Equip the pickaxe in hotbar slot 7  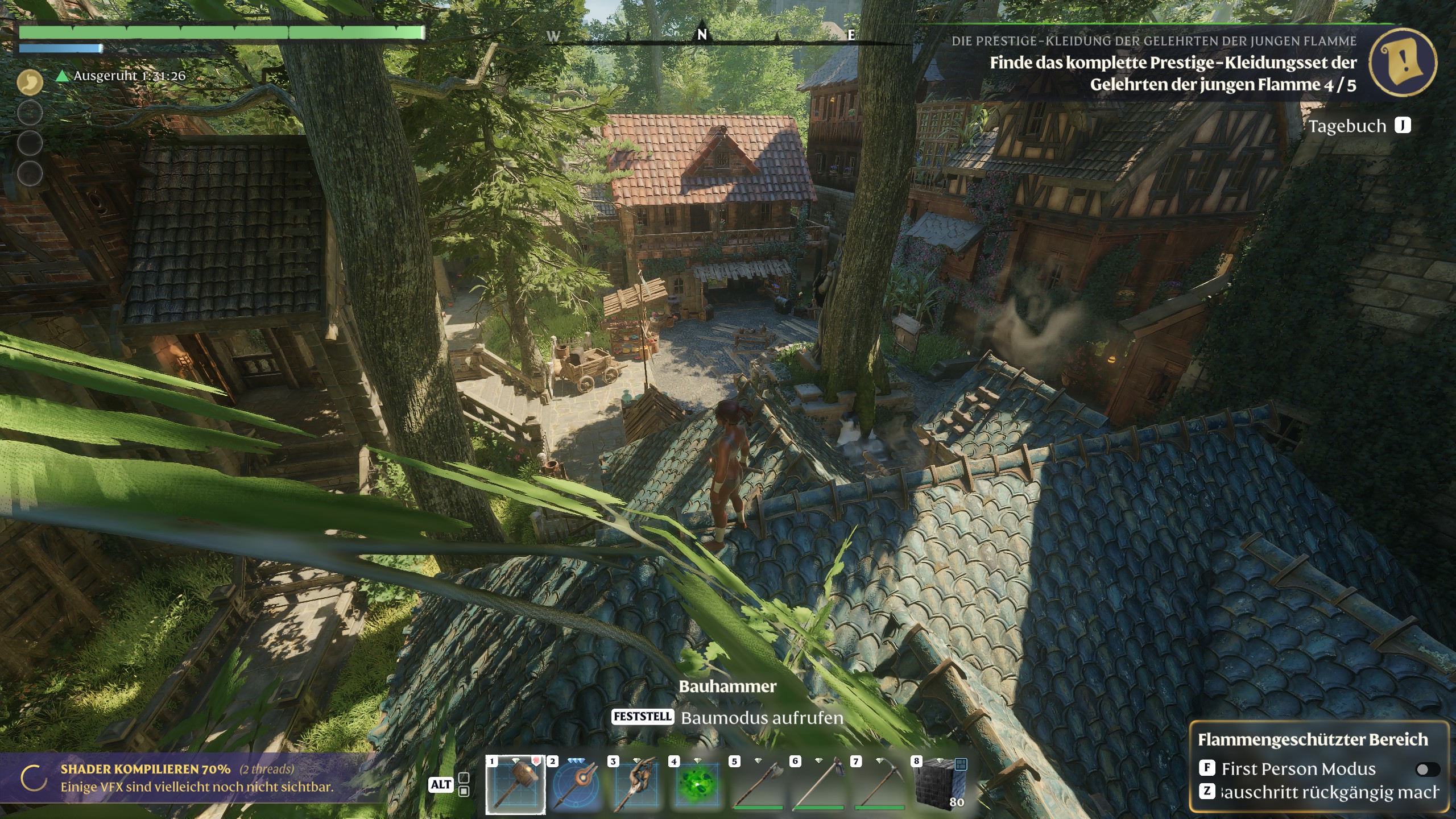[x=880, y=785]
